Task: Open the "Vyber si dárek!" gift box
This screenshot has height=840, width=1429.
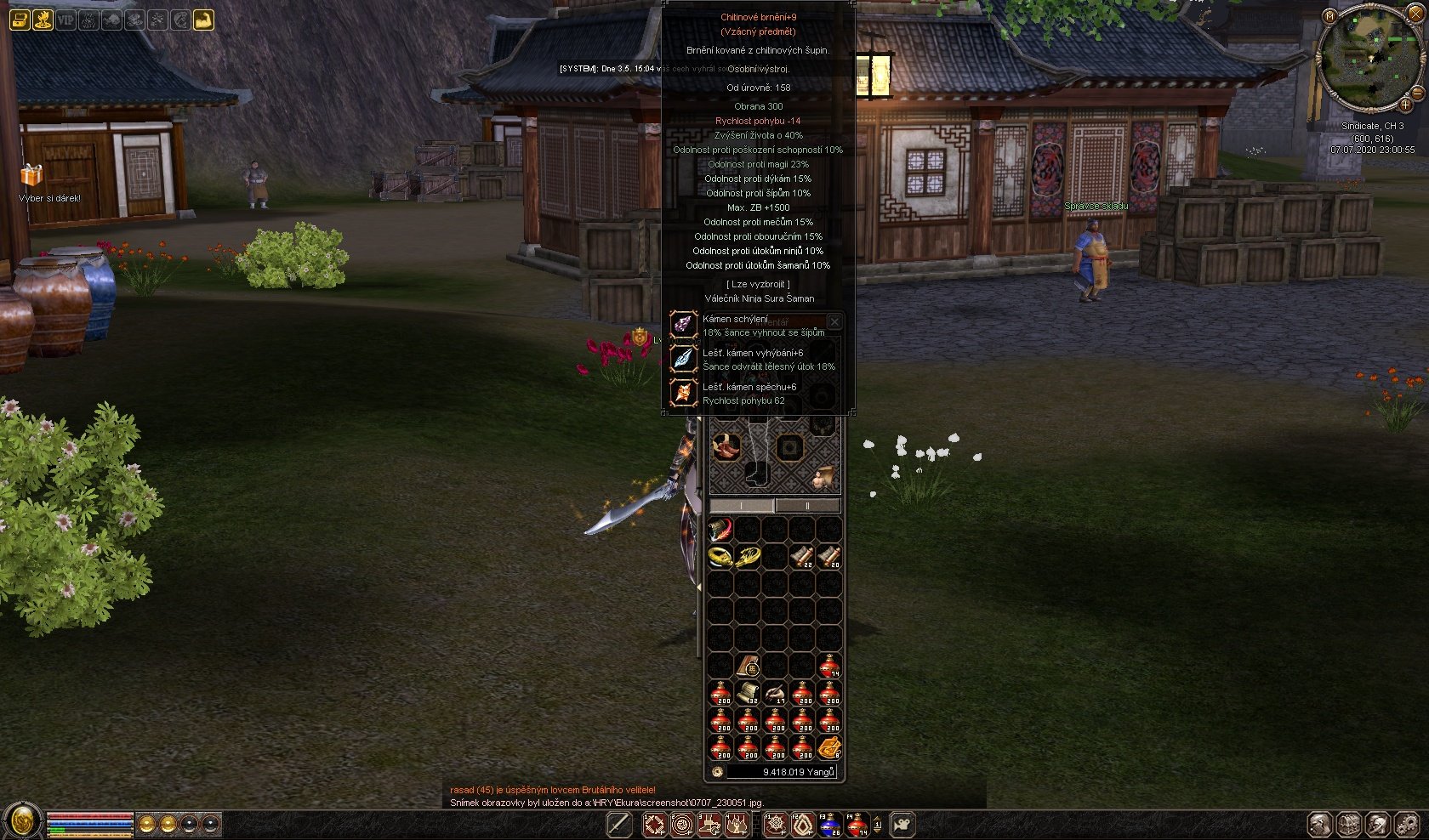Action: click(x=32, y=175)
